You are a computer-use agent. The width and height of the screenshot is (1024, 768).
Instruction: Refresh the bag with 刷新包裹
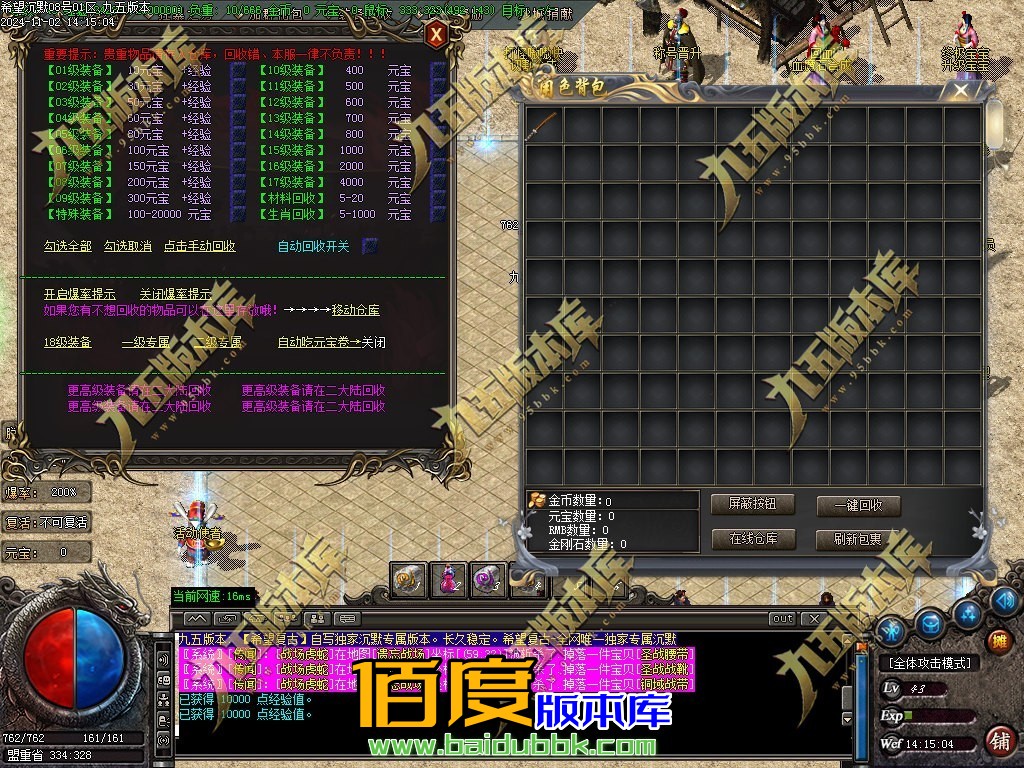pos(858,539)
